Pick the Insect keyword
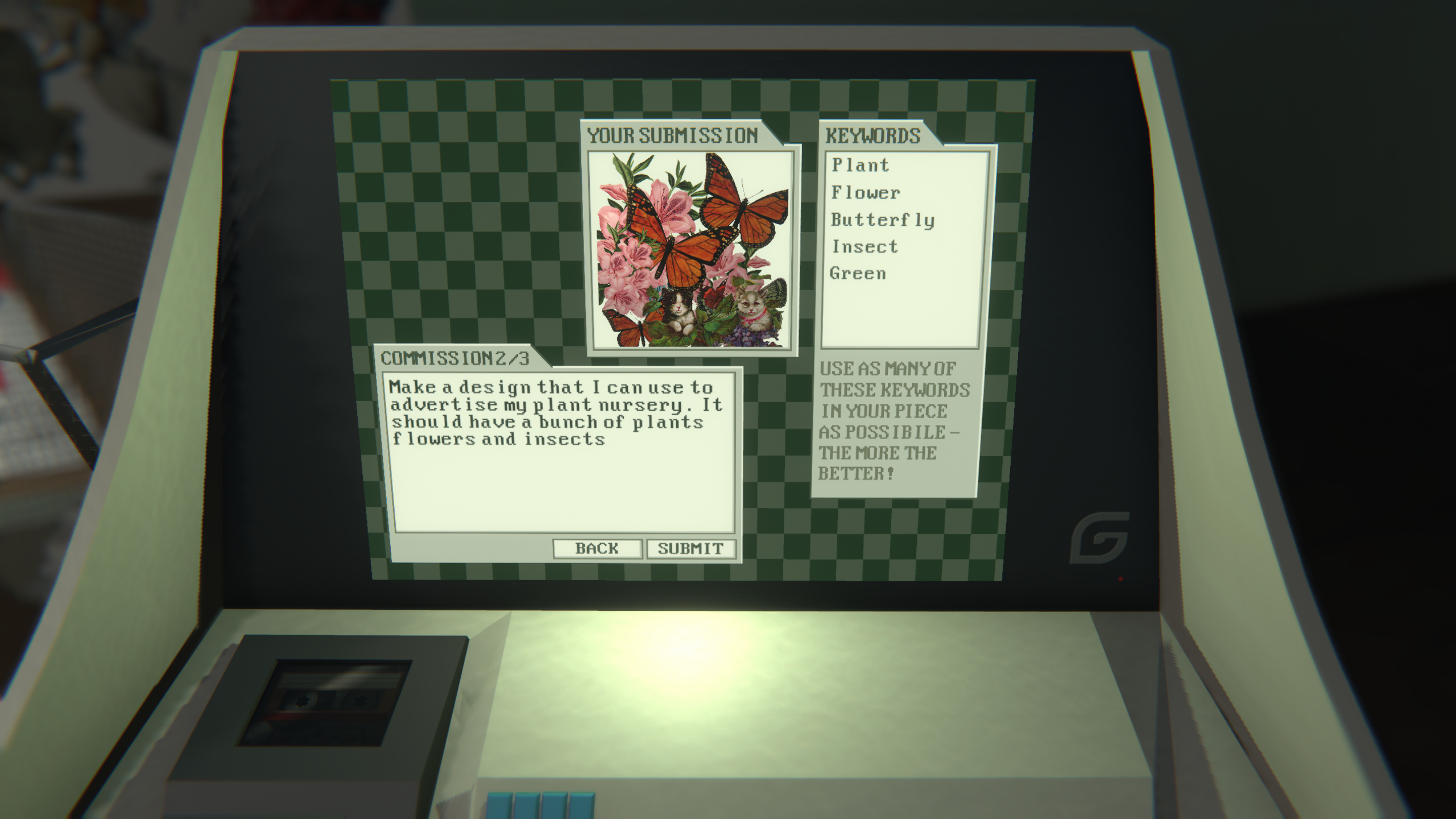This screenshot has width=1456, height=819. (x=865, y=247)
